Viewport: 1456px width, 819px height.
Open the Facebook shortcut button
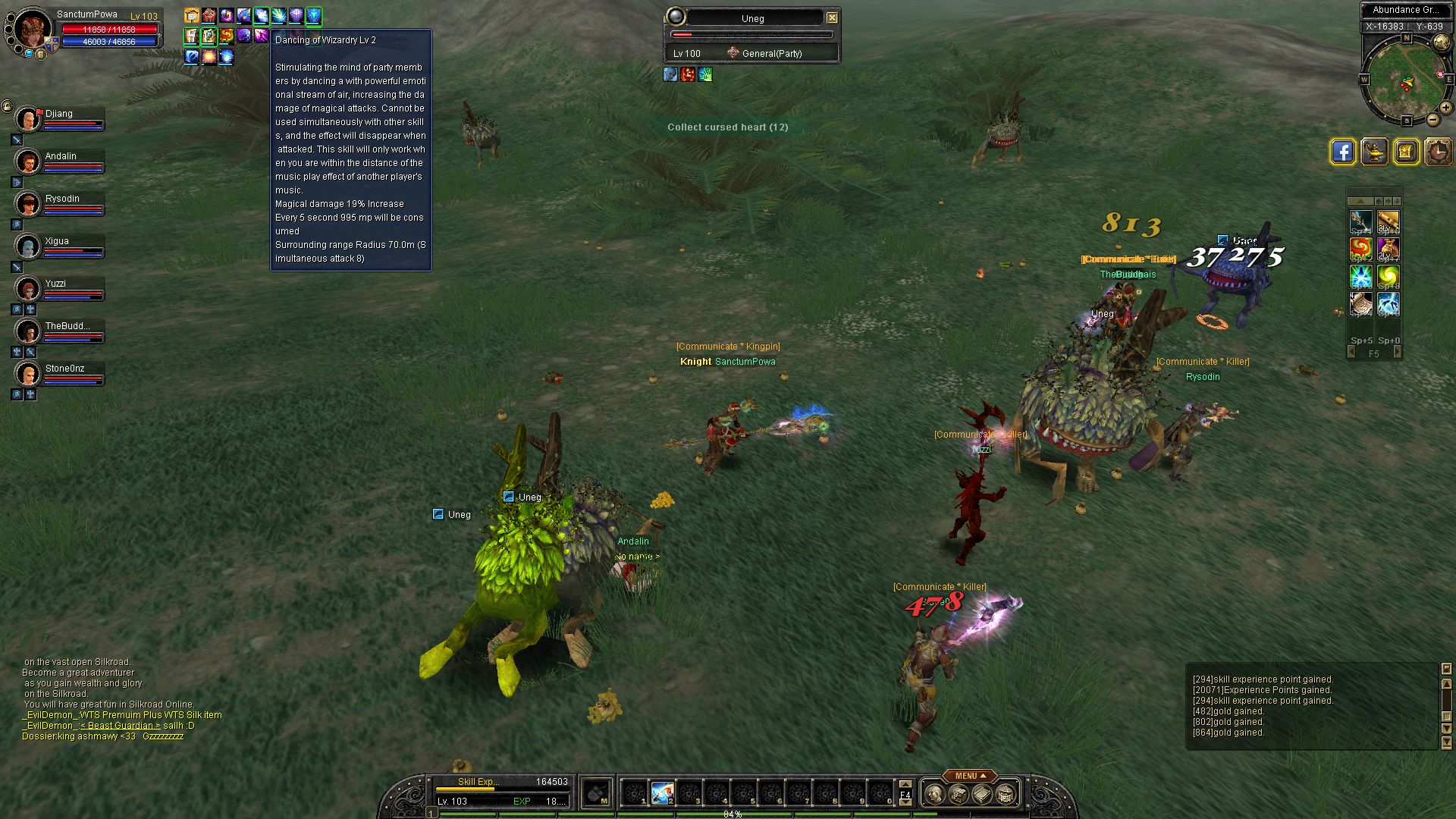pyautogui.click(x=1342, y=152)
